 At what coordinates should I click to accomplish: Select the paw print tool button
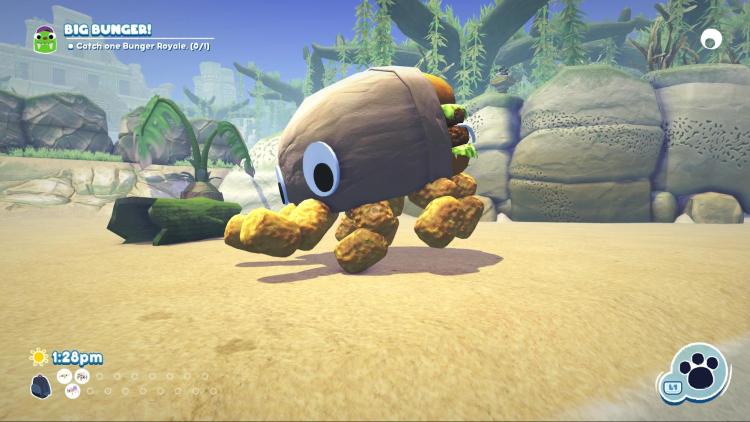pyautogui.click(x=699, y=372)
